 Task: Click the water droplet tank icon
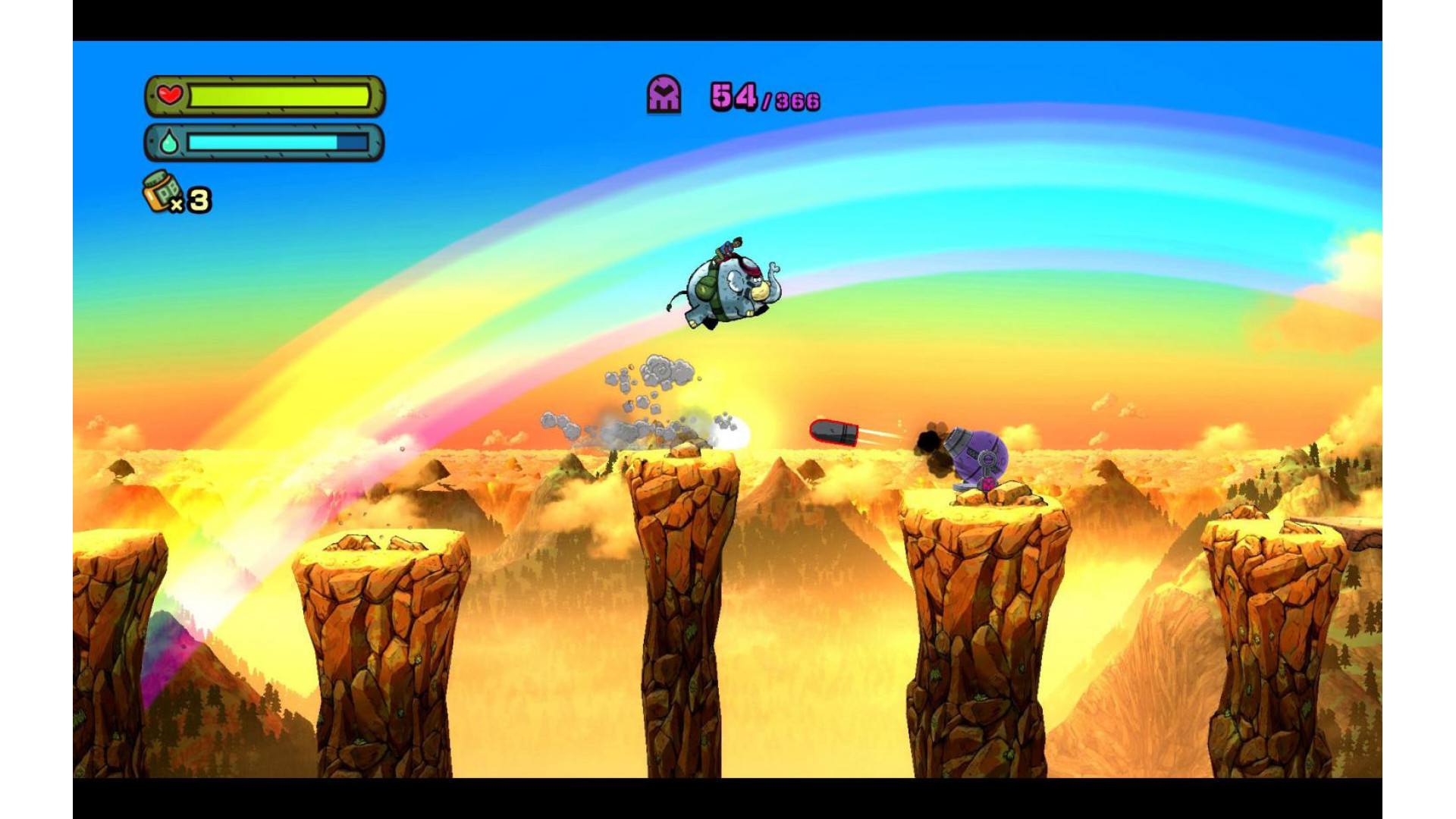pos(169,142)
